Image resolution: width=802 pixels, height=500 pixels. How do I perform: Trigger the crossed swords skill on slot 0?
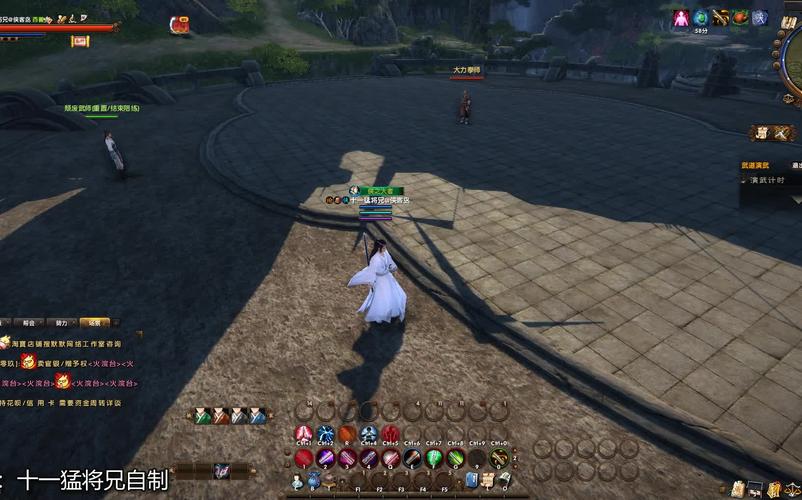point(499,458)
